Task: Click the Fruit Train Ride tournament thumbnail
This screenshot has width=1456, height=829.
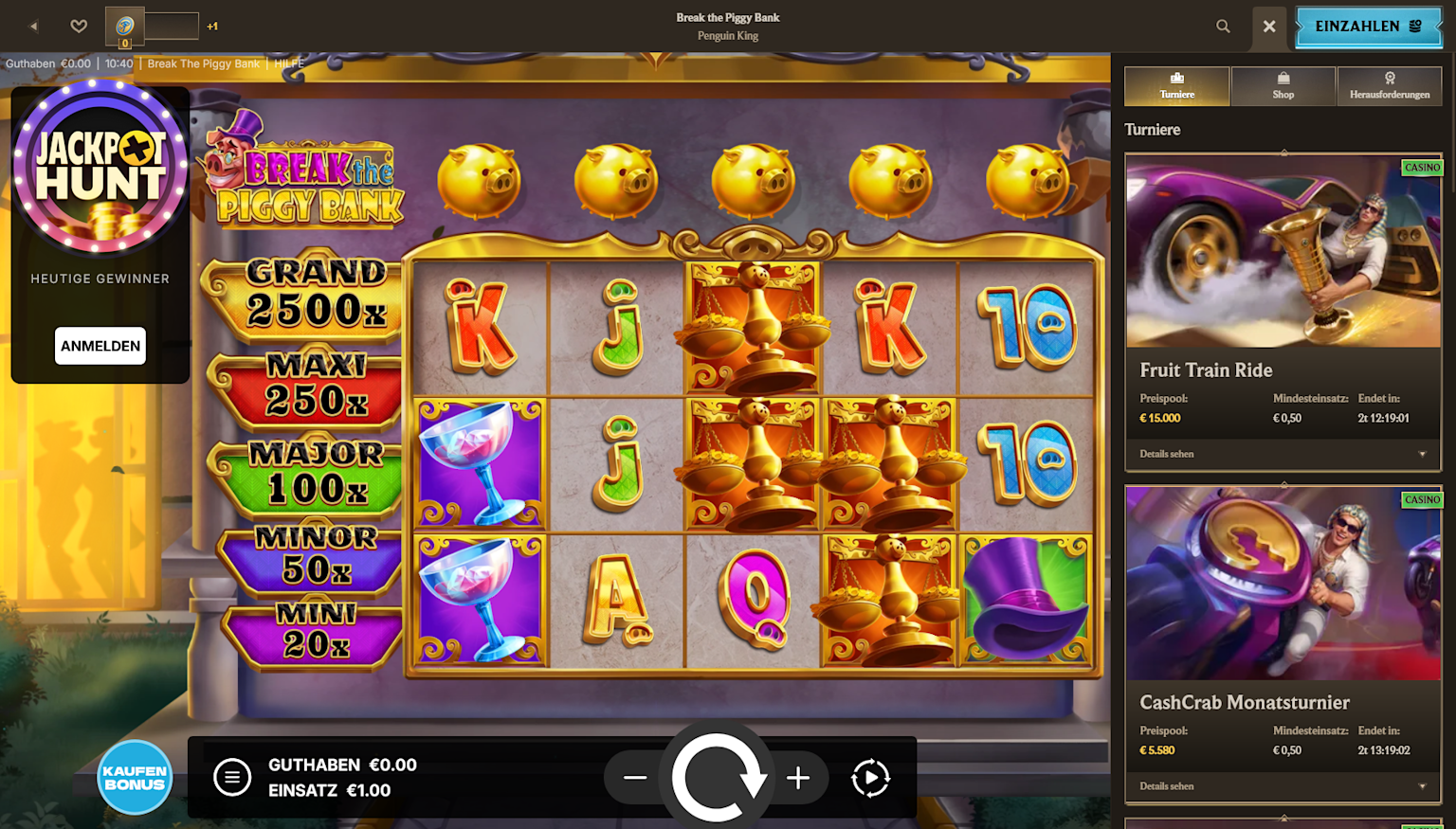Action: 1282,250
